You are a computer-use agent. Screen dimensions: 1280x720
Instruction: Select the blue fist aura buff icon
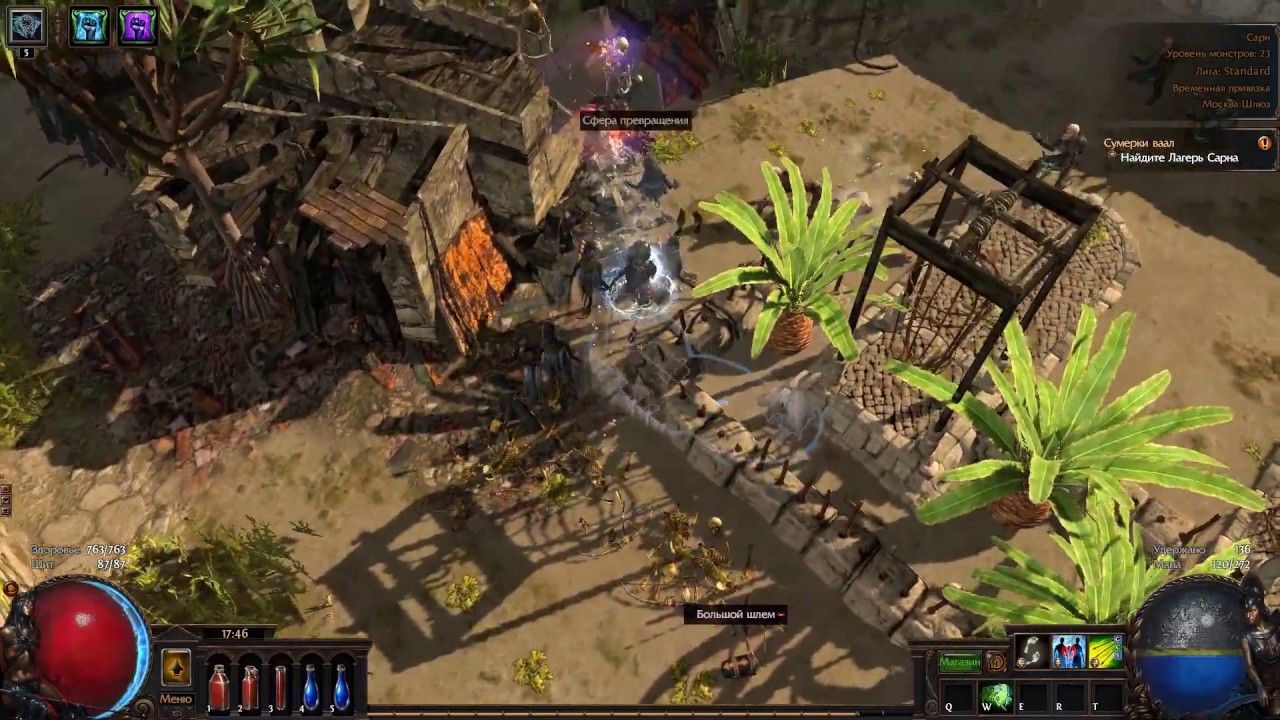(x=89, y=26)
